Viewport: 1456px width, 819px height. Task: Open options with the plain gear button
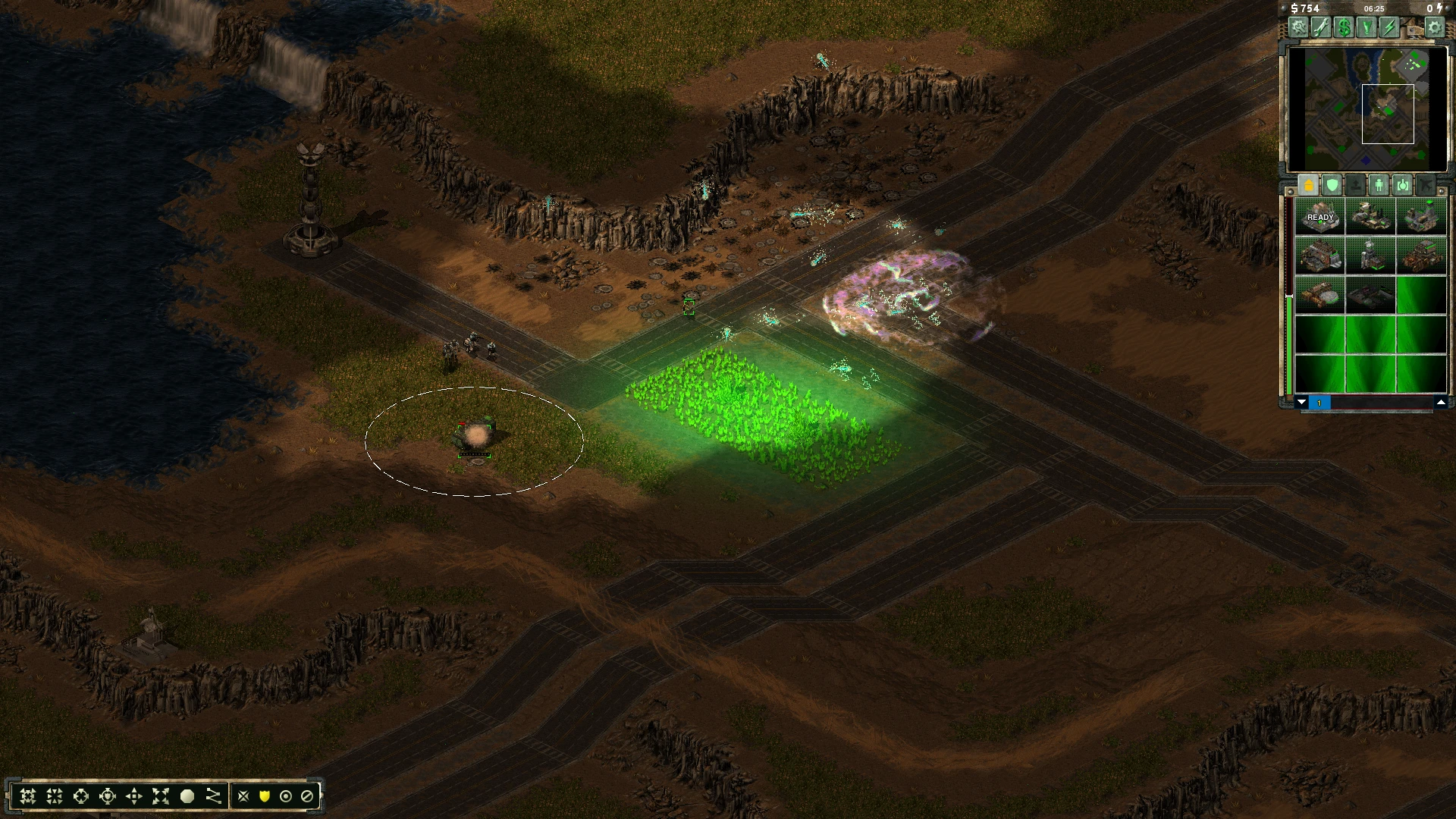[1434, 28]
